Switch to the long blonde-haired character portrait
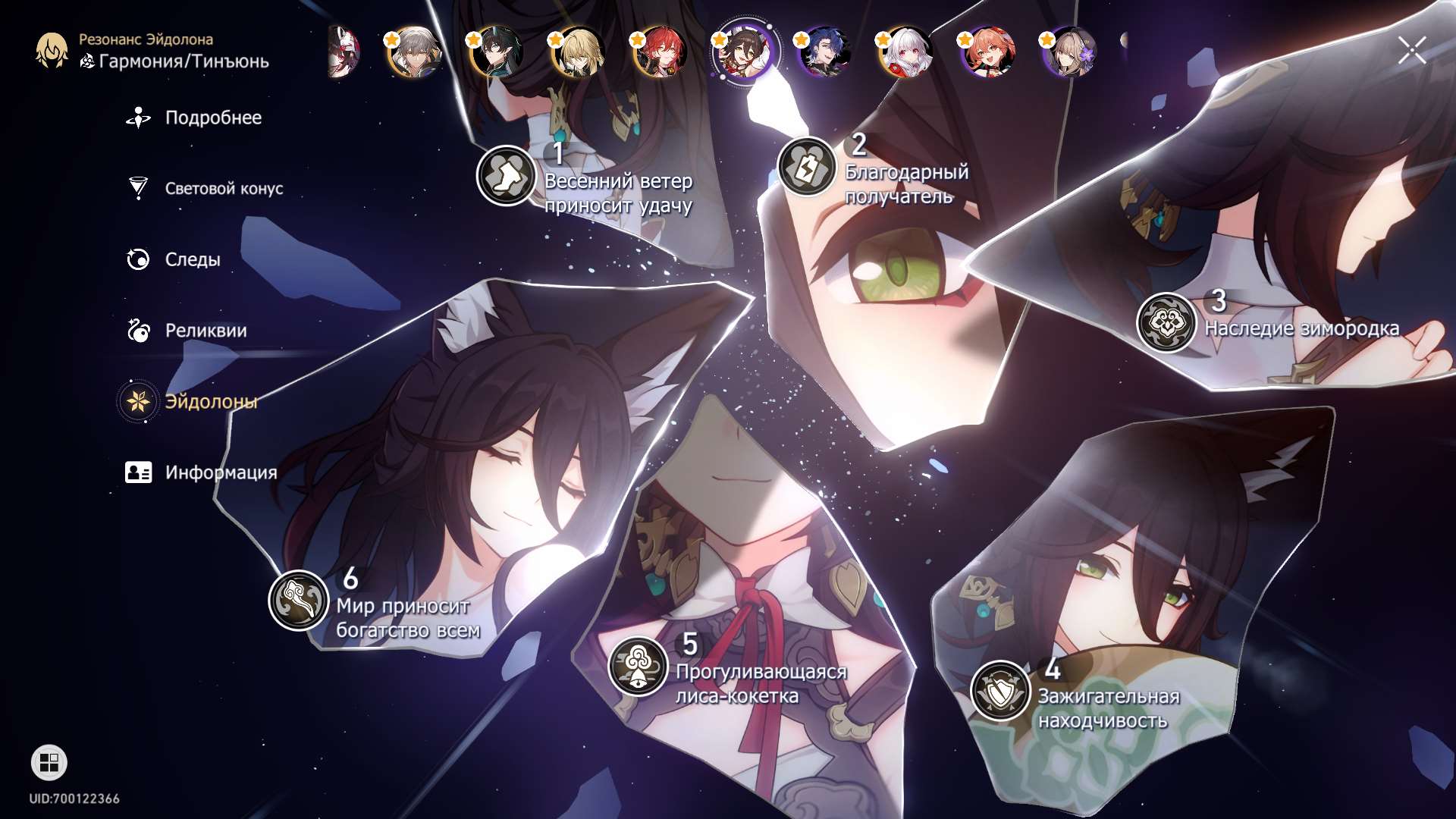The height and width of the screenshot is (819, 1456). pyautogui.click(x=578, y=52)
